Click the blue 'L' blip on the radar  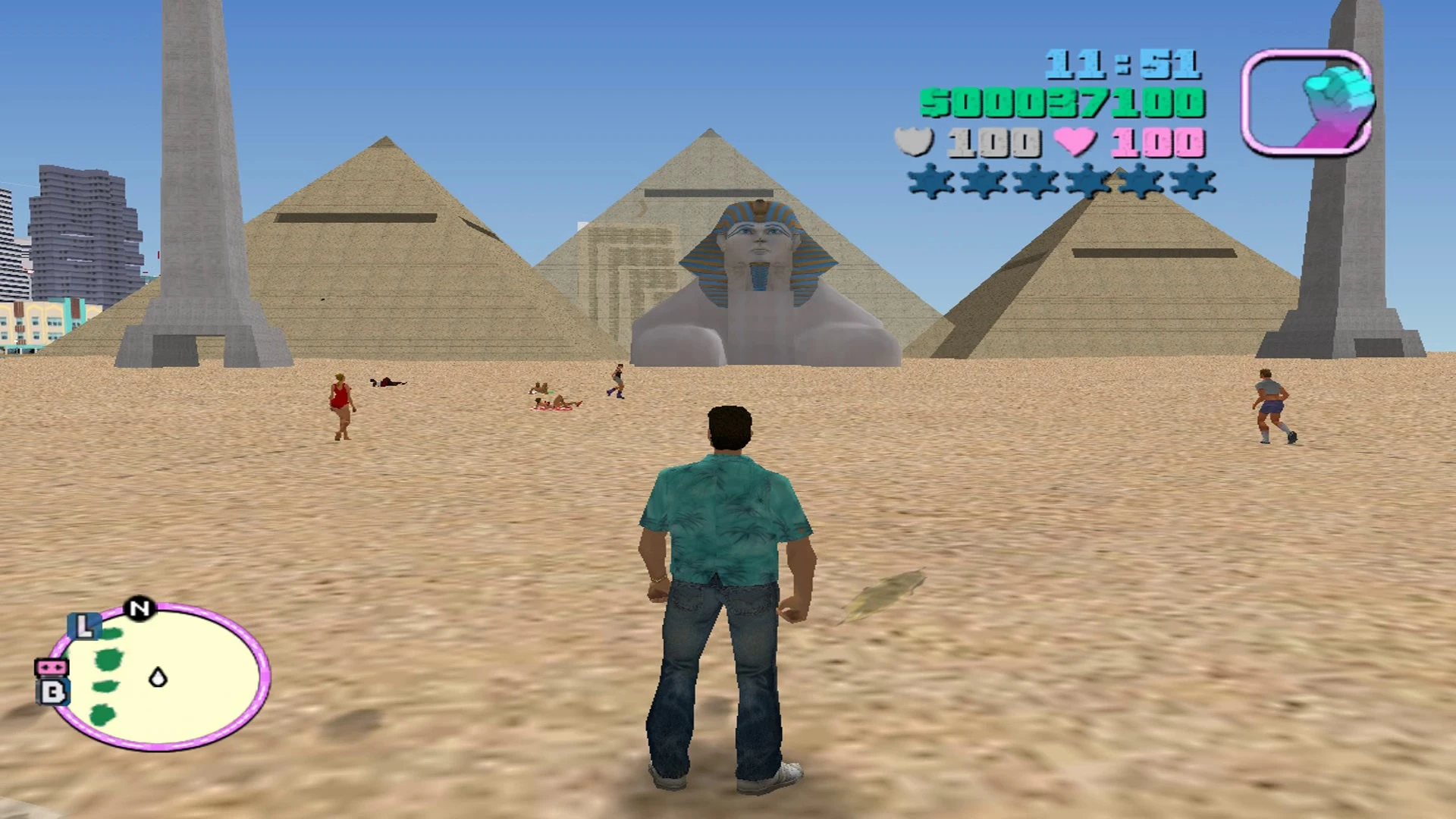pos(85,627)
